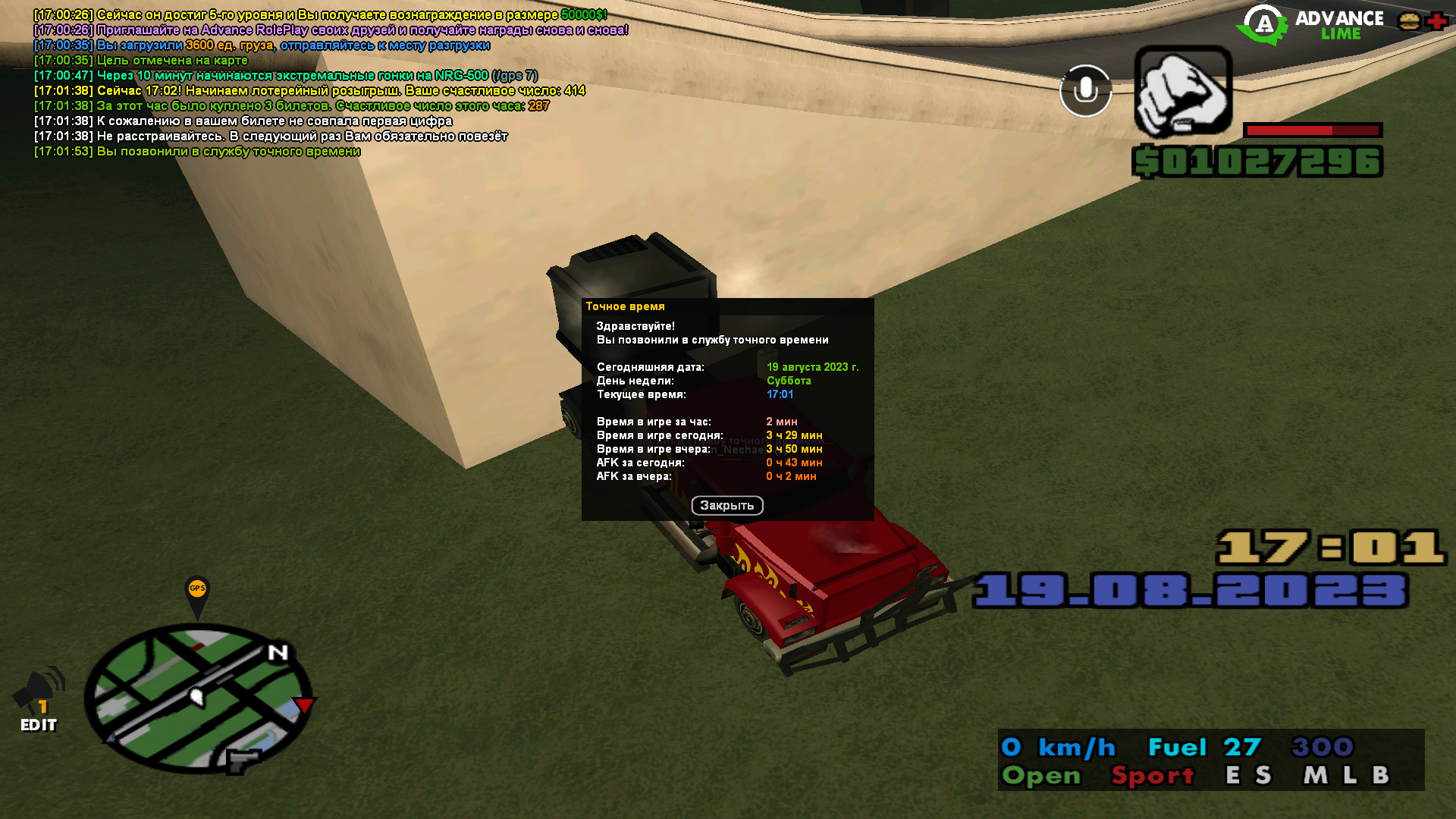Click the microphone voice icon
1456x819 pixels.
pyautogui.click(x=1084, y=89)
